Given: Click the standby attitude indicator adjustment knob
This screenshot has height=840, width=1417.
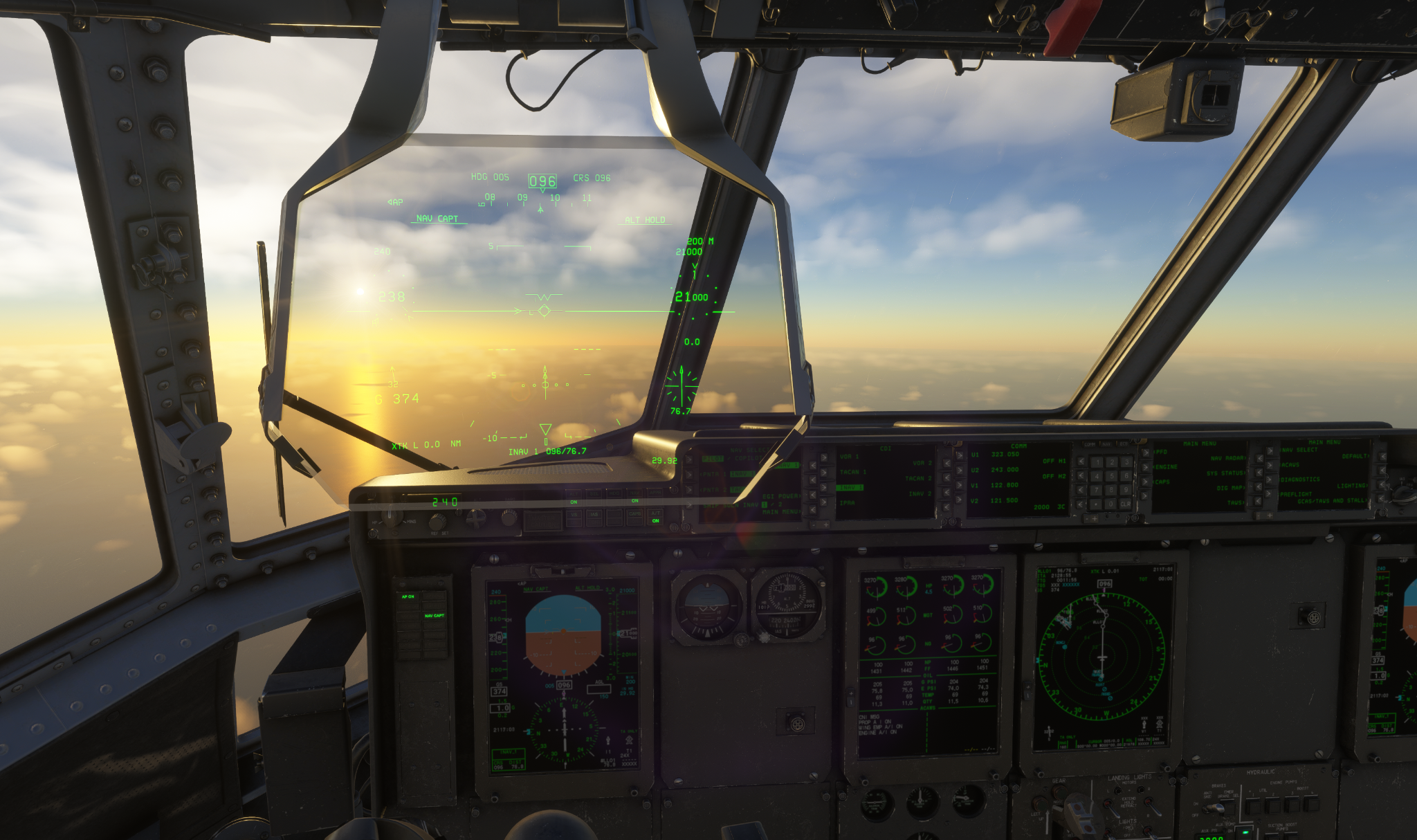Looking at the screenshot, I should (x=741, y=641).
